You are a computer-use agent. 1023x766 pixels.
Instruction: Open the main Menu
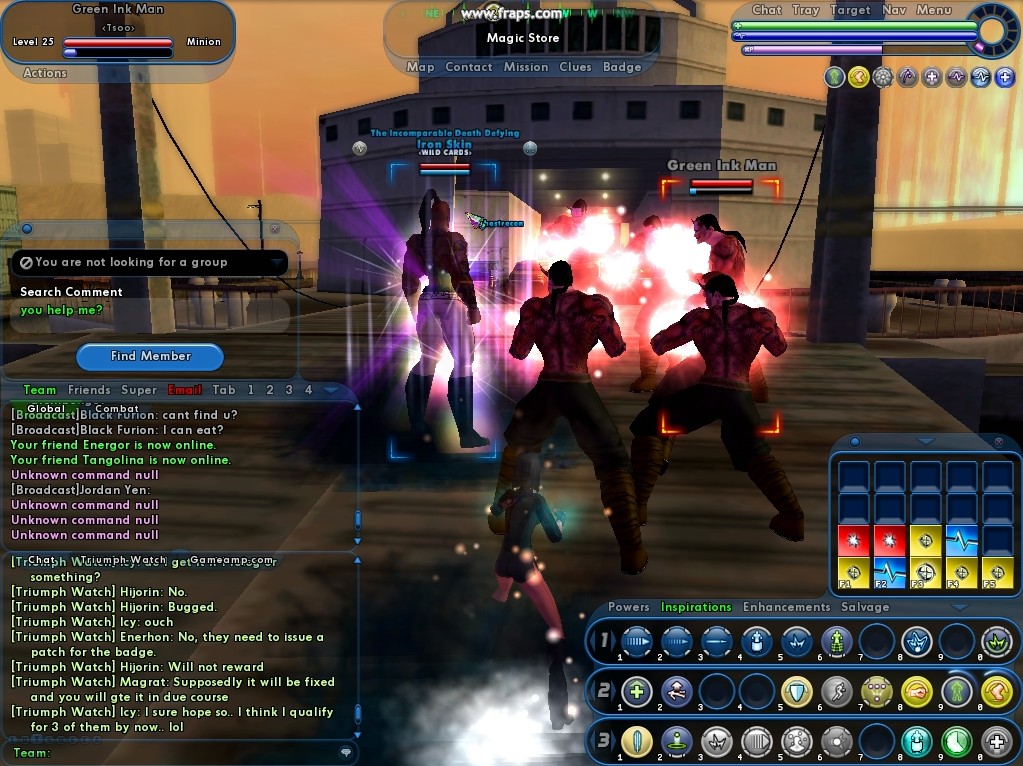pyautogui.click(x=934, y=10)
